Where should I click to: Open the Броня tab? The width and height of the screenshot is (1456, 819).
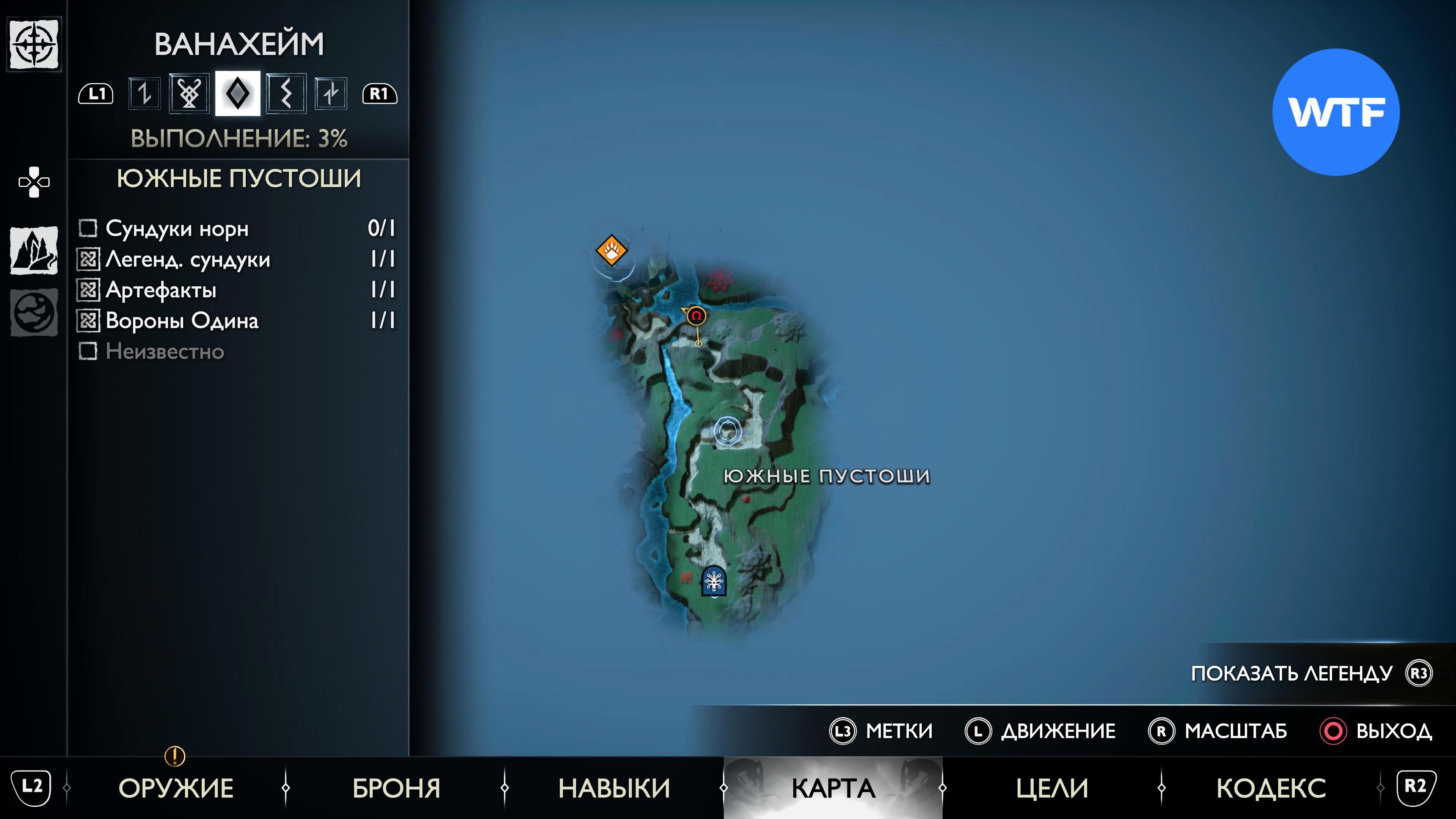pos(396,788)
